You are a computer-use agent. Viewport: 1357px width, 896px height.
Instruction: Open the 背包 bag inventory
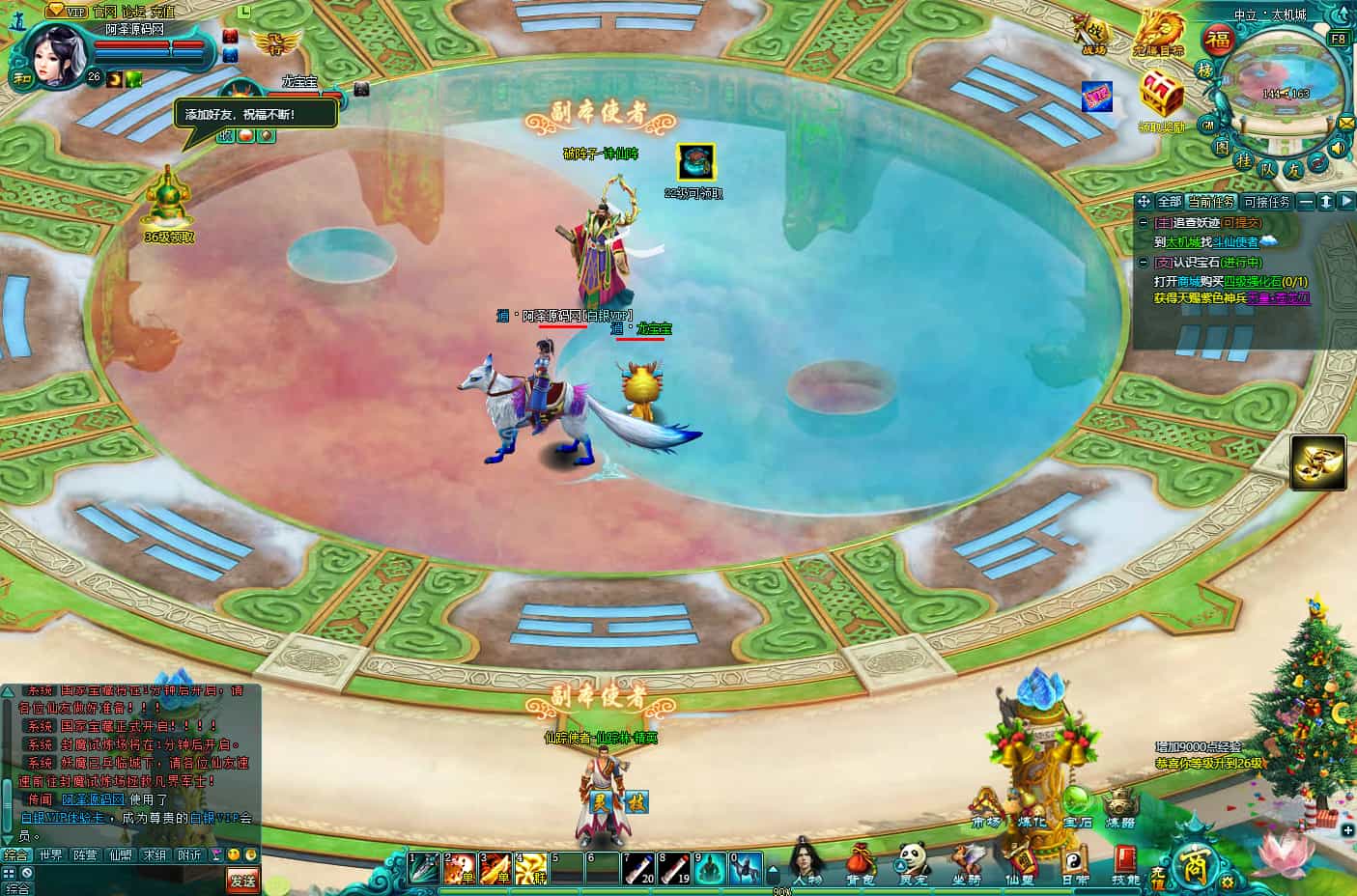[x=860, y=861]
